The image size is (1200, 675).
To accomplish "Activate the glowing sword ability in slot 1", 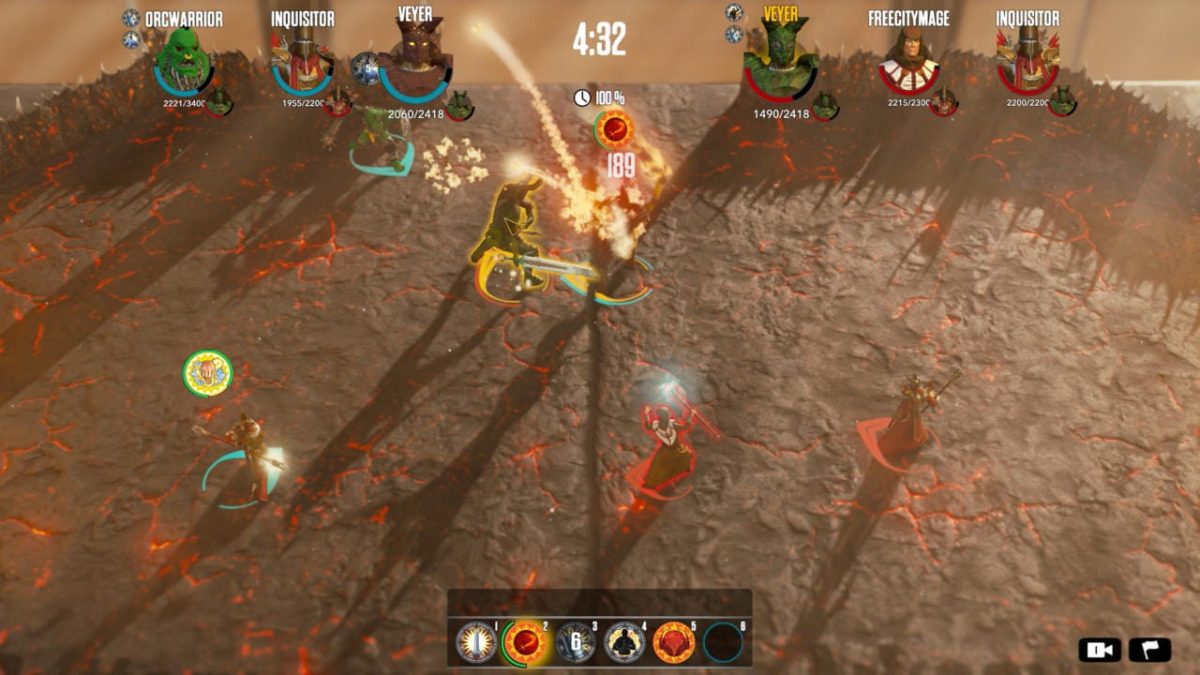I will click(x=476, y=642).
